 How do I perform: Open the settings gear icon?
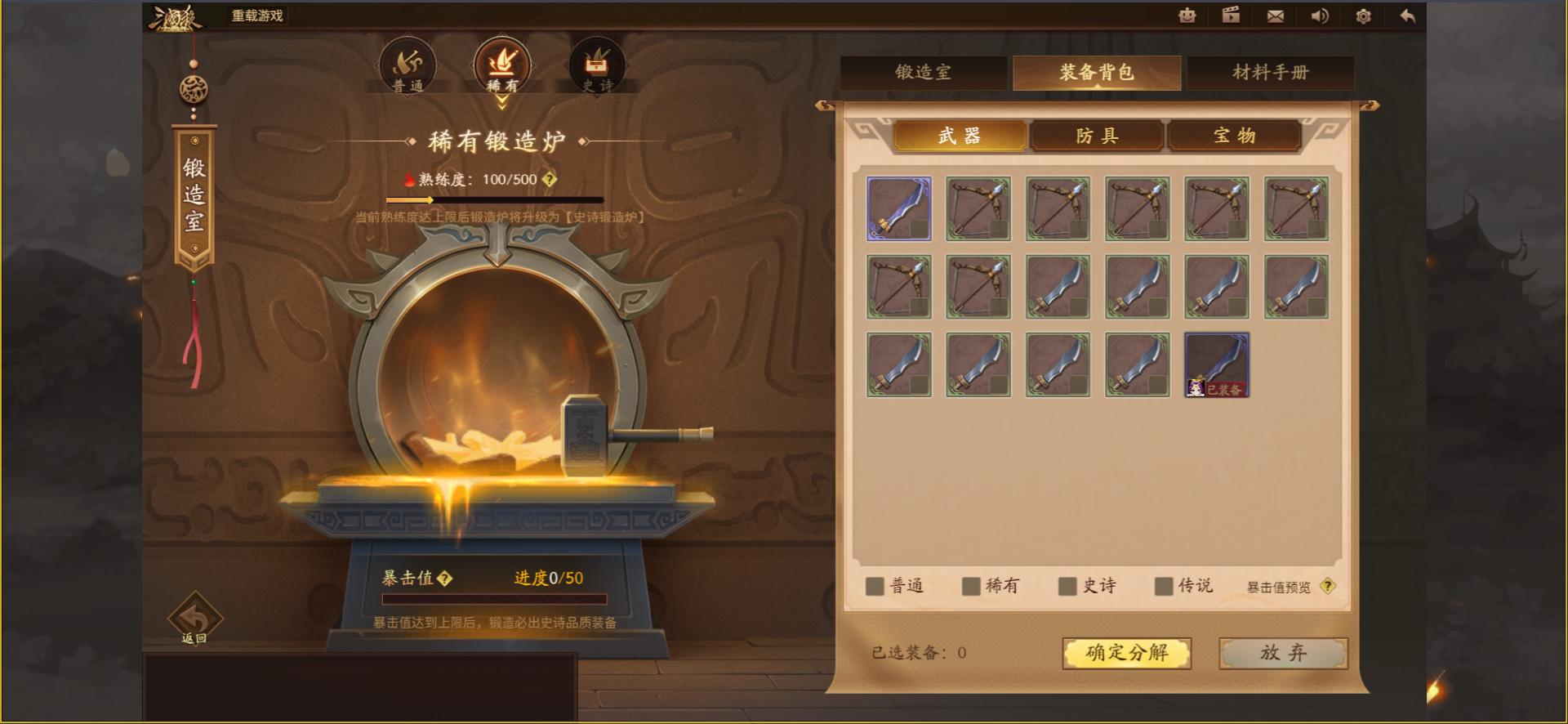coord(1363,16)
